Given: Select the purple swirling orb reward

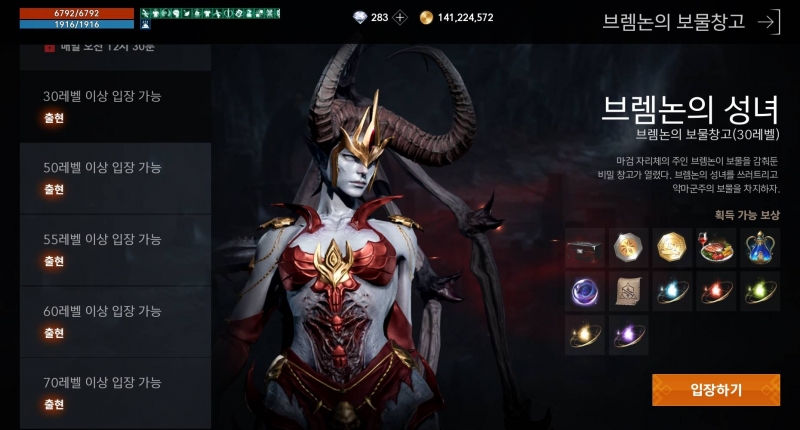Looking at the screenshot, I should click(x=585, y=291).
